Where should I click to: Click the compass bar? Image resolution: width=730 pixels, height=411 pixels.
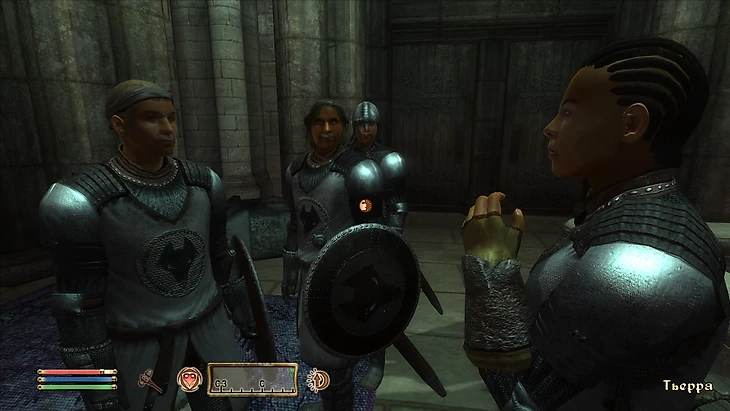pos(253,380)
